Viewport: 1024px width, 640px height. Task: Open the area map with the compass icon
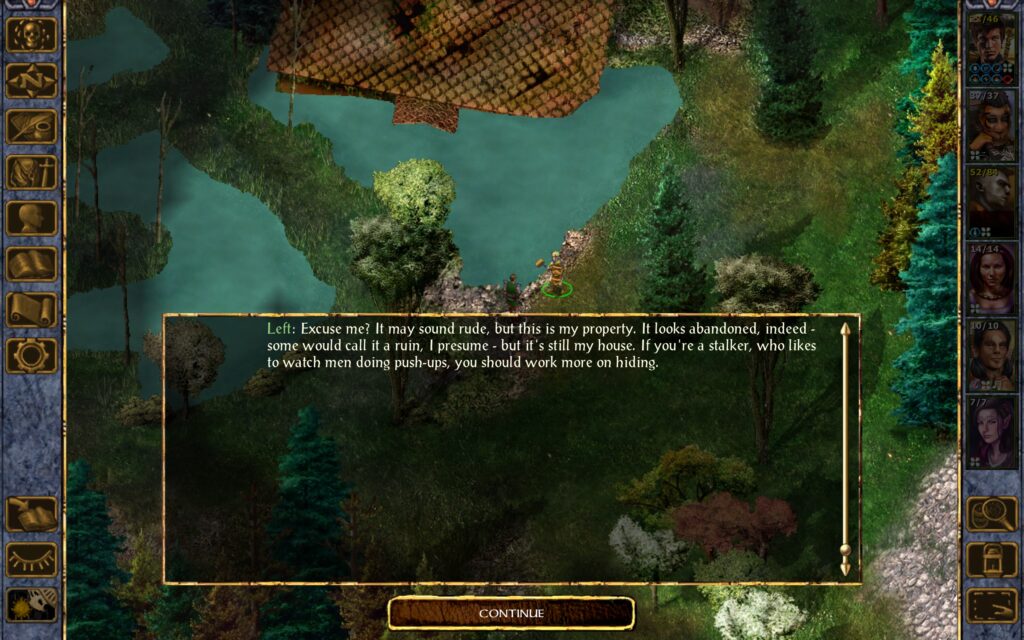coord(32,81)
